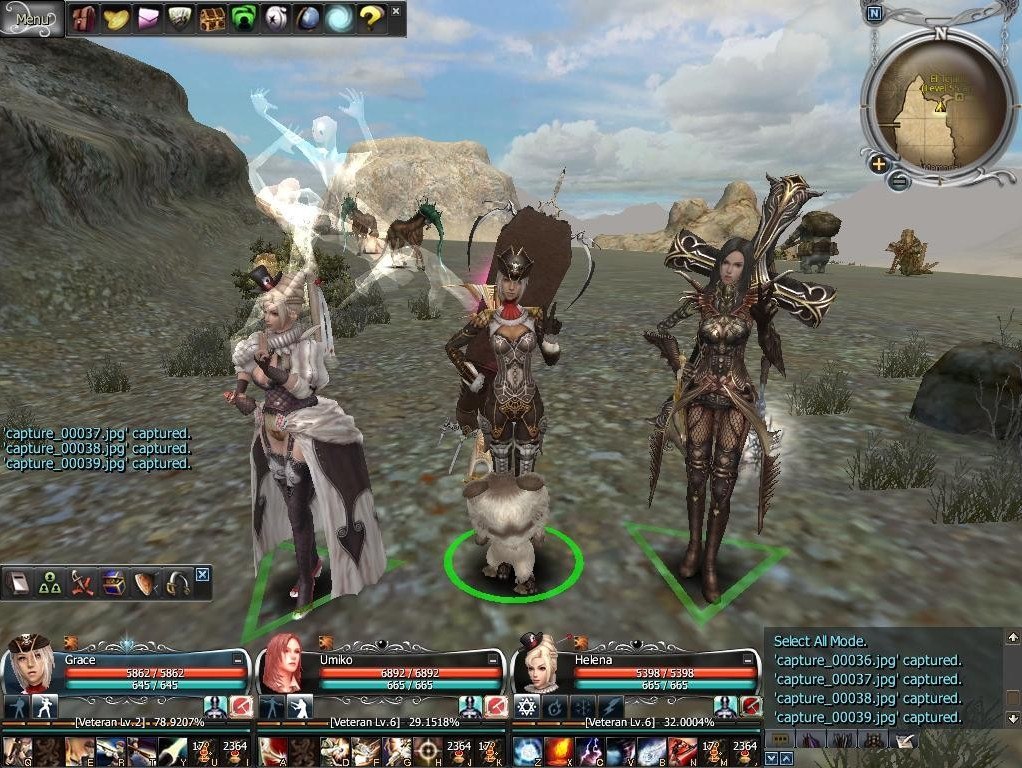The image size is (1022, 768).
Task: Open the treasure chest icon in top toolbar
Action: point(212,18)
